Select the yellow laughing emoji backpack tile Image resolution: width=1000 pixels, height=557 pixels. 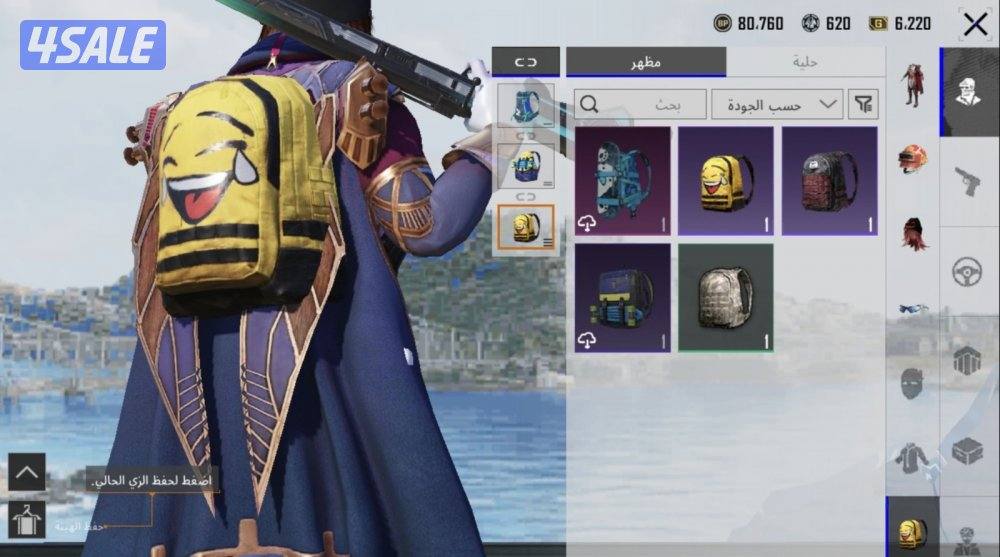[x=726, y=181]
